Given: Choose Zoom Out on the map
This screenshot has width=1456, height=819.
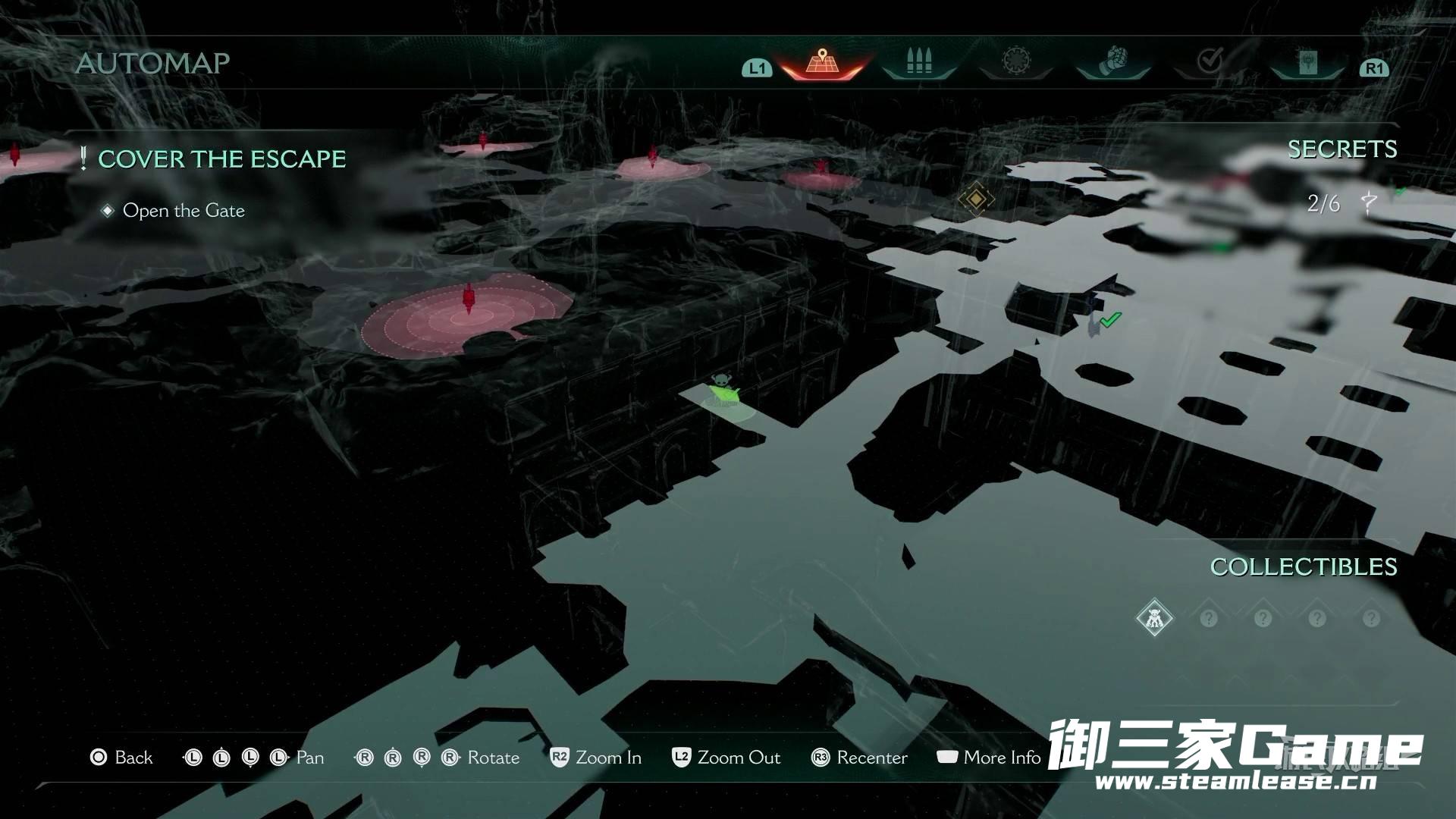Looking at the screenshot, I should (x=726, y=758).
